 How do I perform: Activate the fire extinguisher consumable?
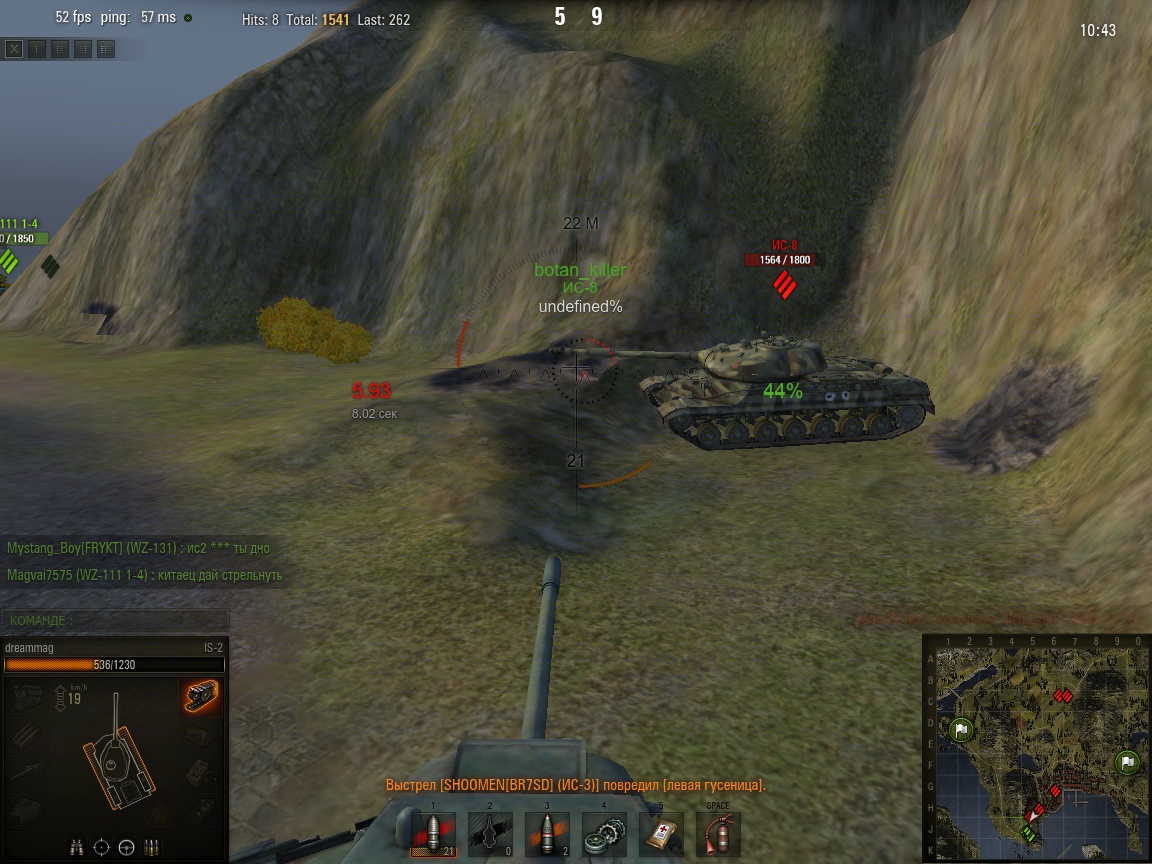(718, 833)
